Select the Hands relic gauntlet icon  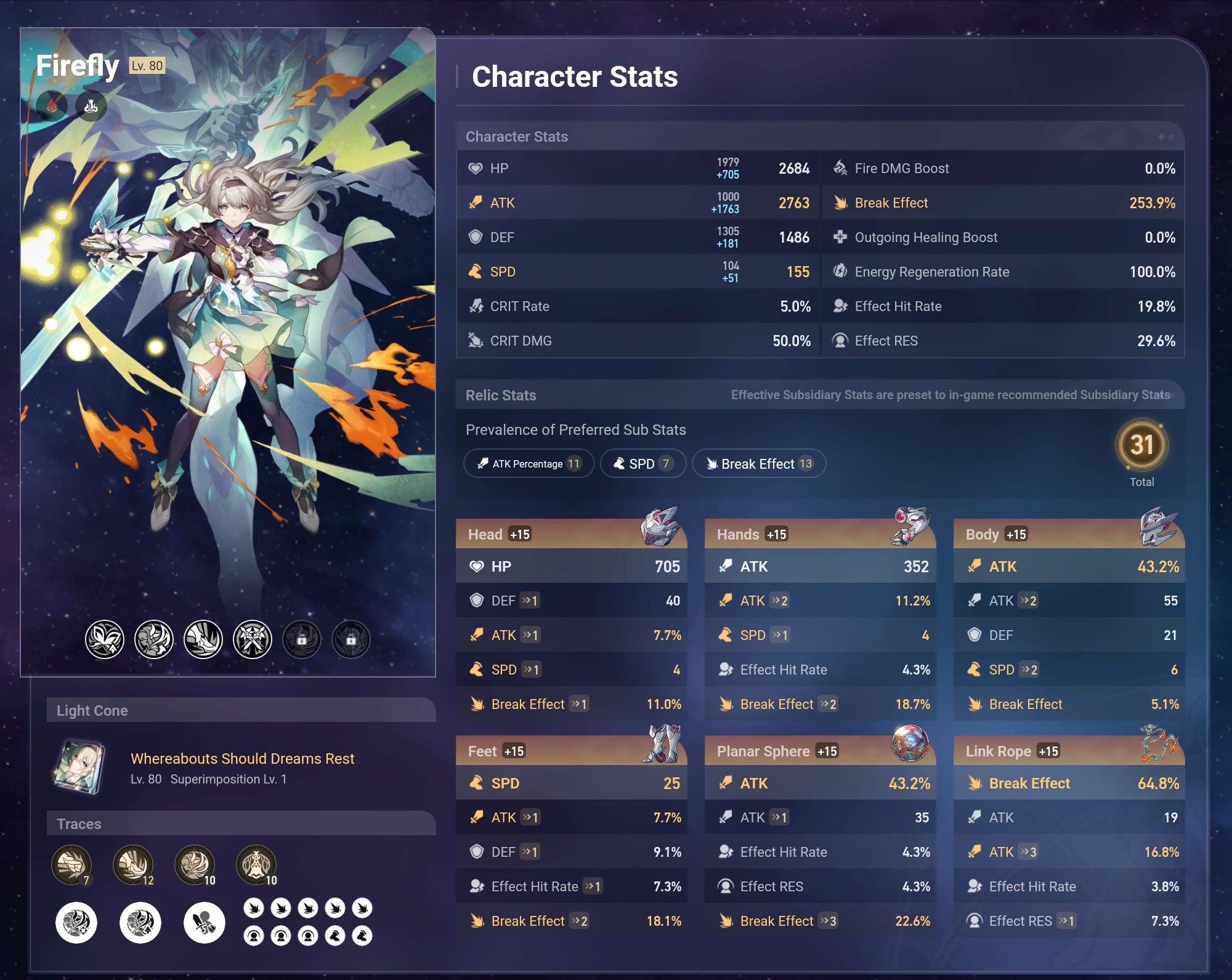coord(910,529)
